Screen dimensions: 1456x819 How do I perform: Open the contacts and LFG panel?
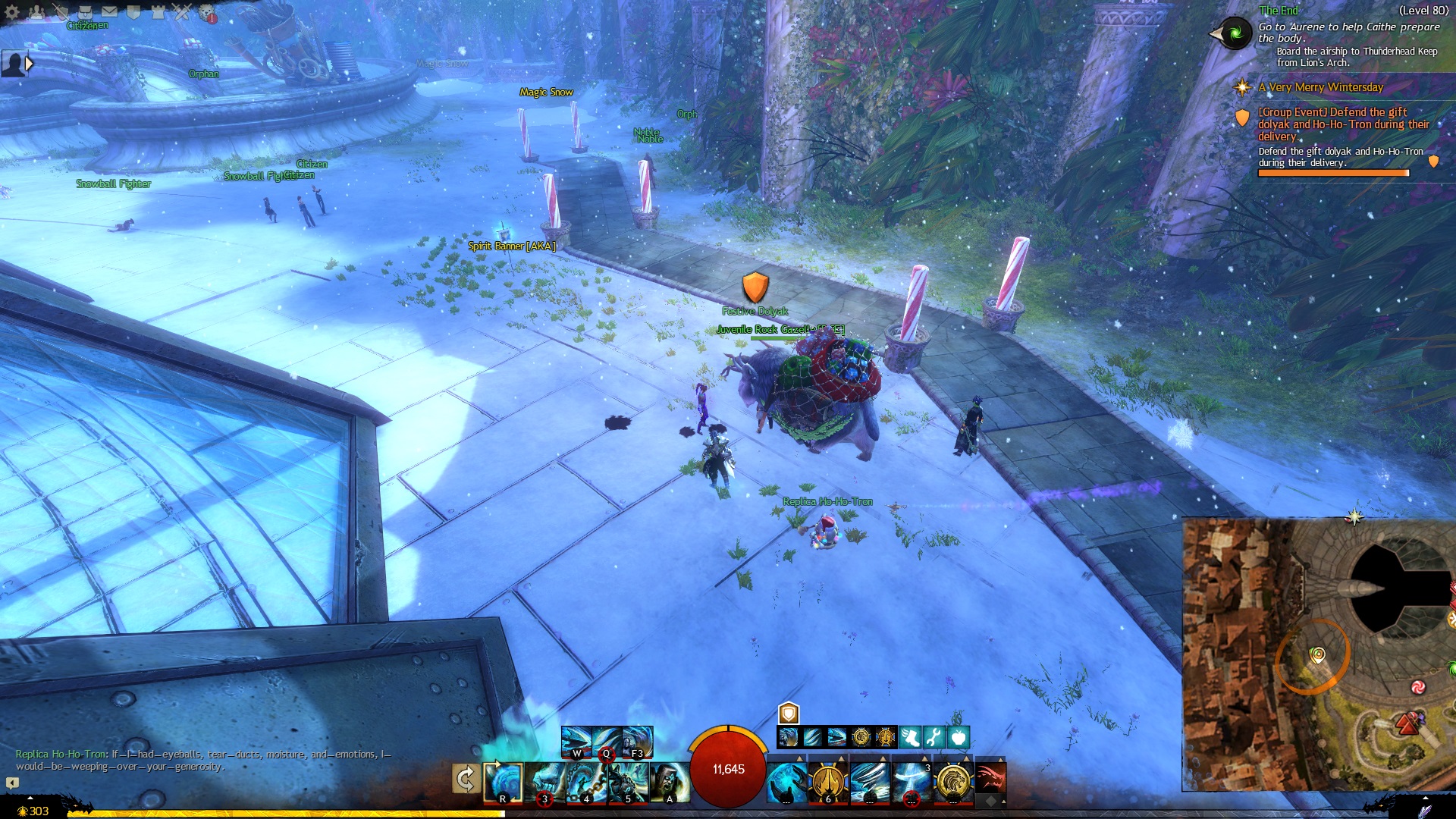click(x=36, y=12)
